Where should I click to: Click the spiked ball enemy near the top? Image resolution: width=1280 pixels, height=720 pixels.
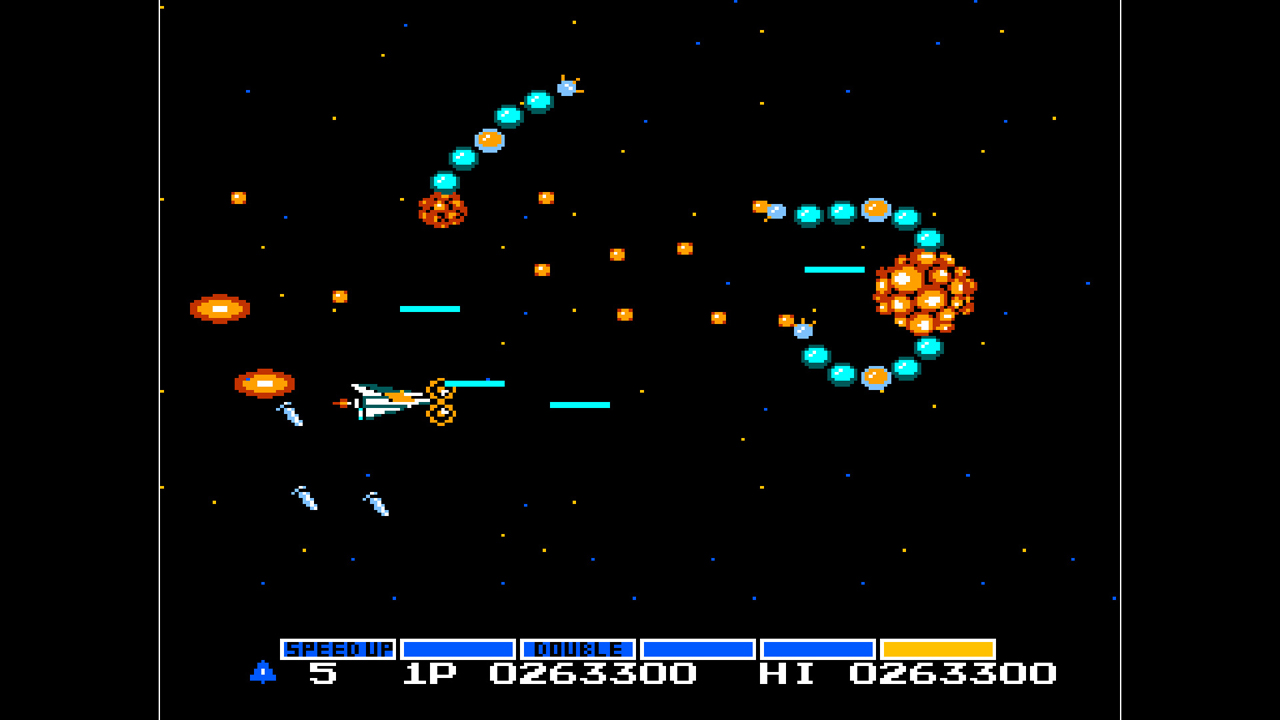coord(444,210)
